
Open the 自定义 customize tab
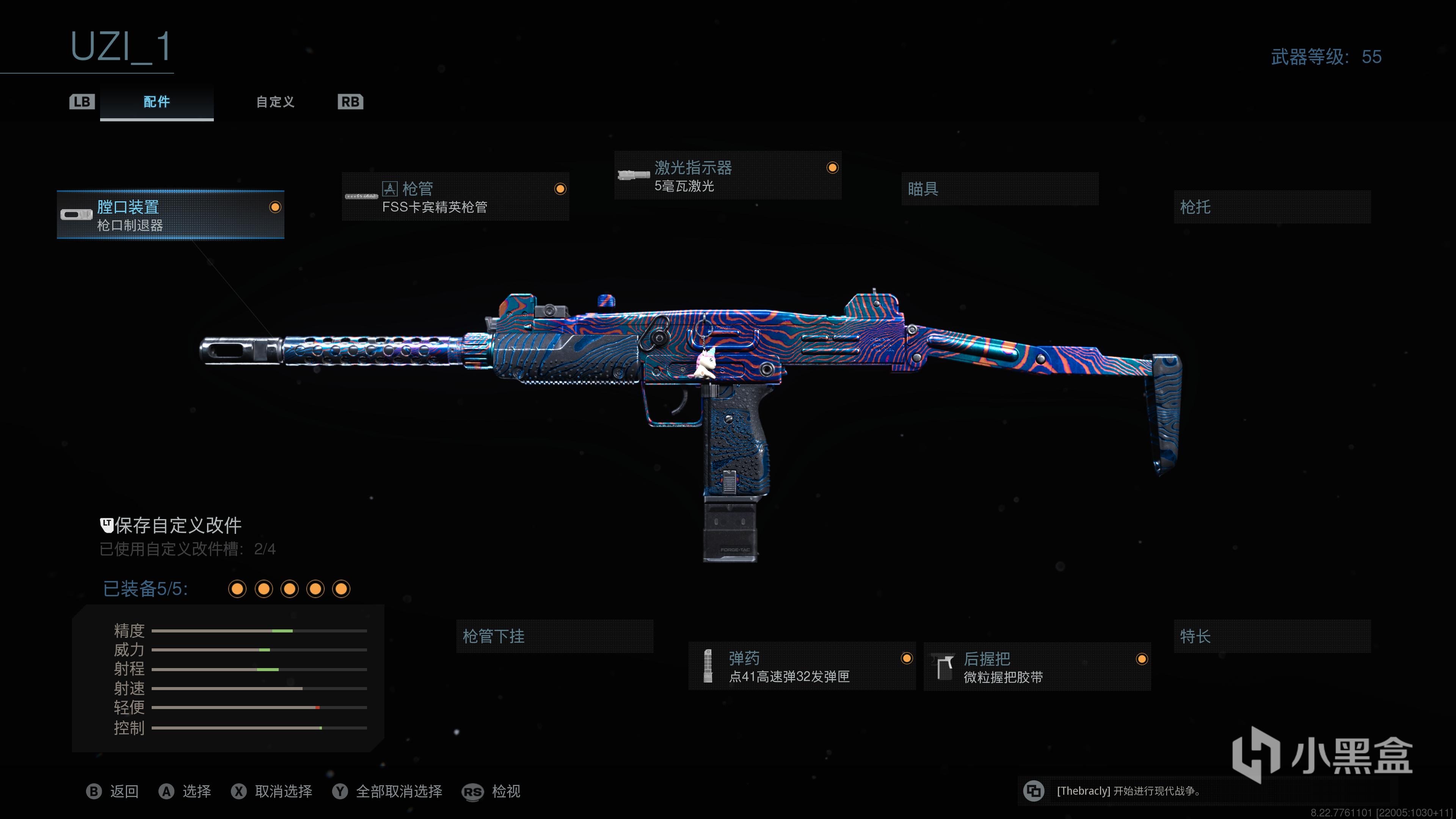tap(275, 102)
